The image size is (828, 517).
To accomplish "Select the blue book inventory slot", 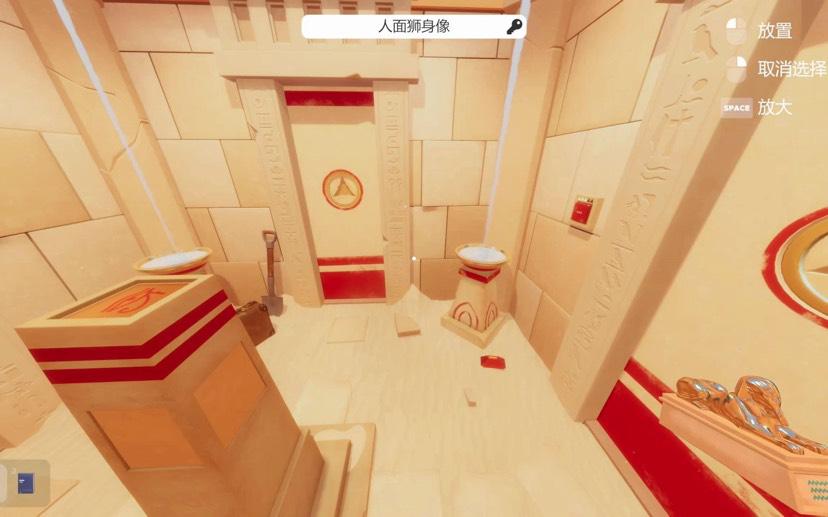I will pos(25,483).
